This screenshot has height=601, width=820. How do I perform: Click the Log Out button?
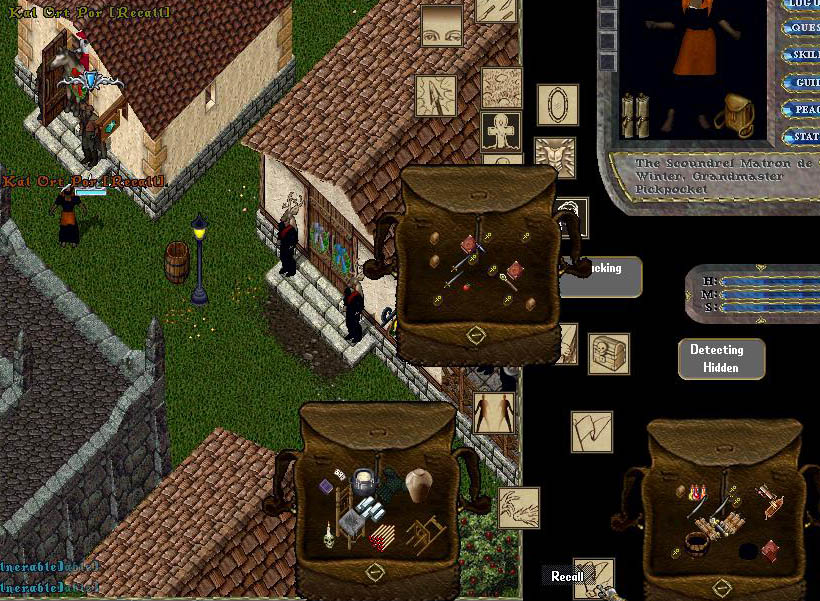pos(803,4)
